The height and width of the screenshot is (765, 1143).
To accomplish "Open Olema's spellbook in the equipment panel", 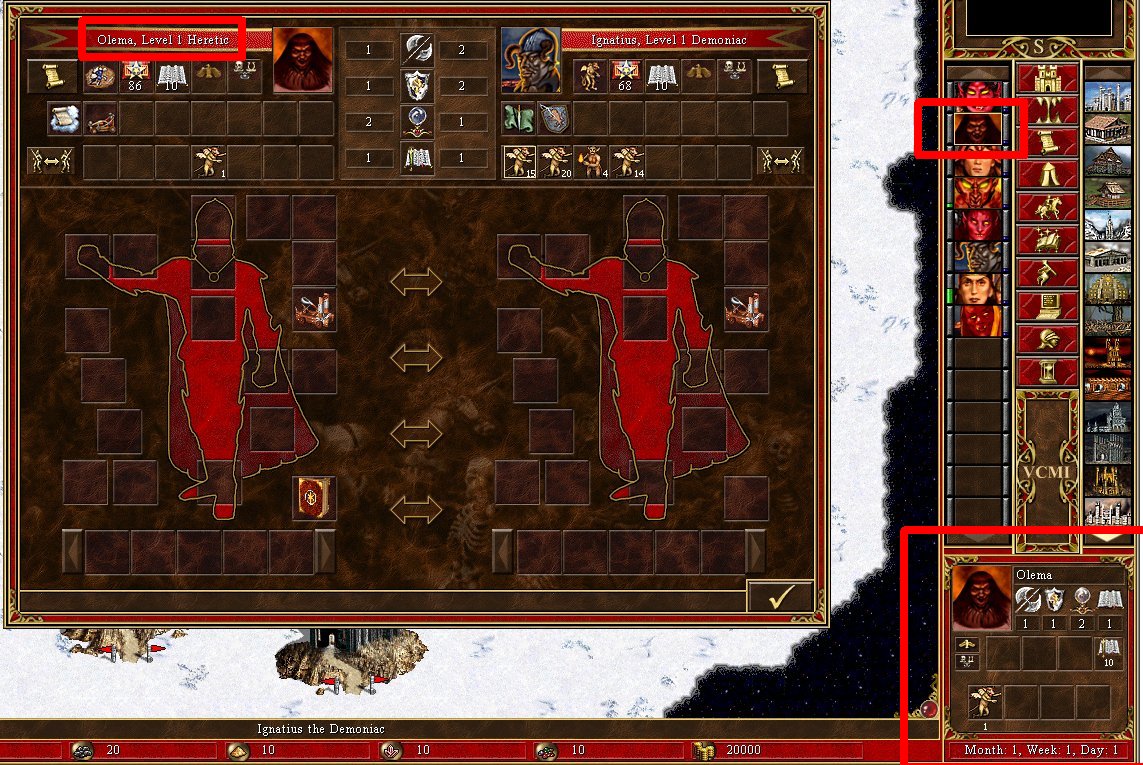I will (x=313, y=496).
